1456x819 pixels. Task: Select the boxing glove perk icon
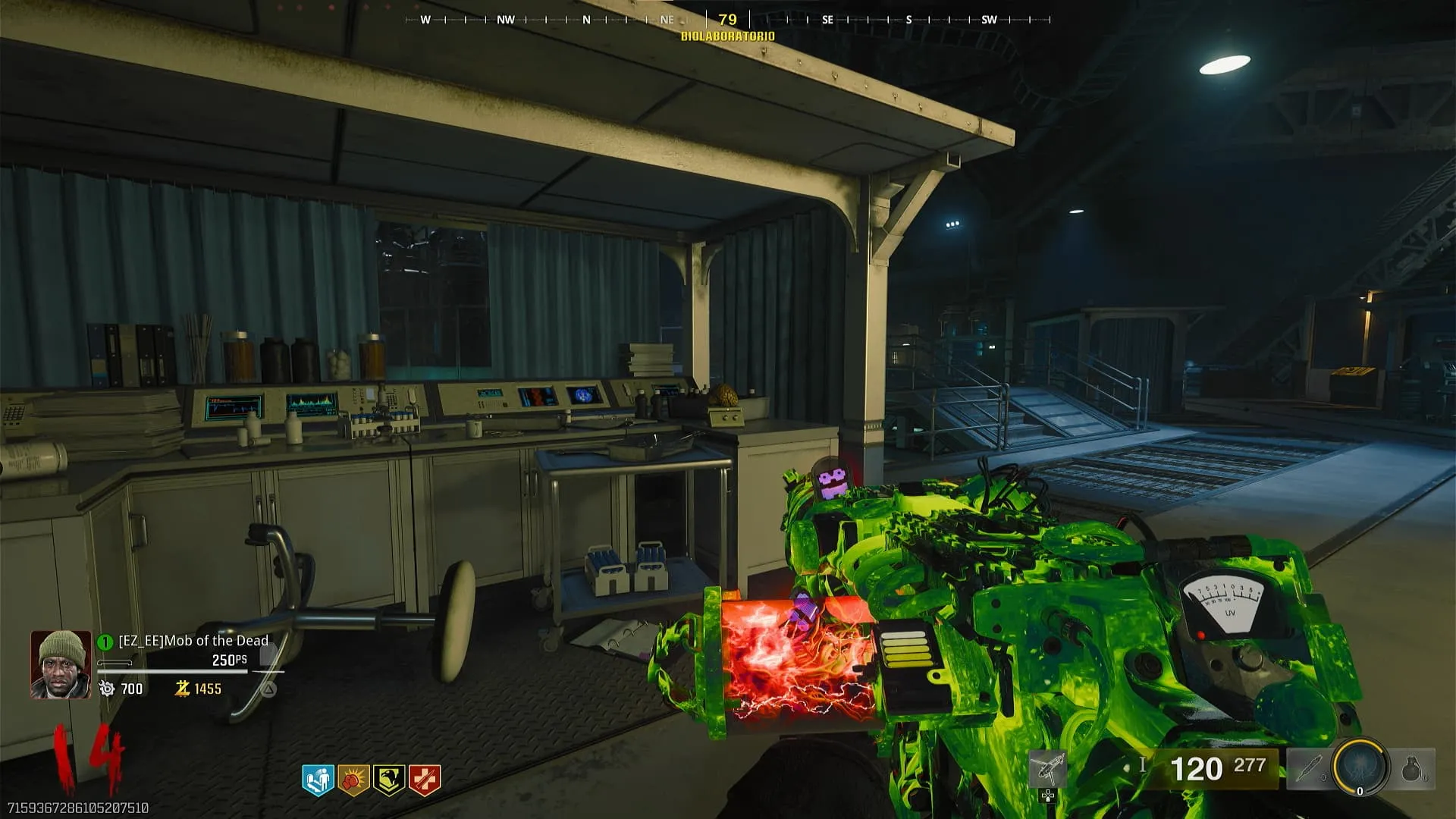click(353, 780)
